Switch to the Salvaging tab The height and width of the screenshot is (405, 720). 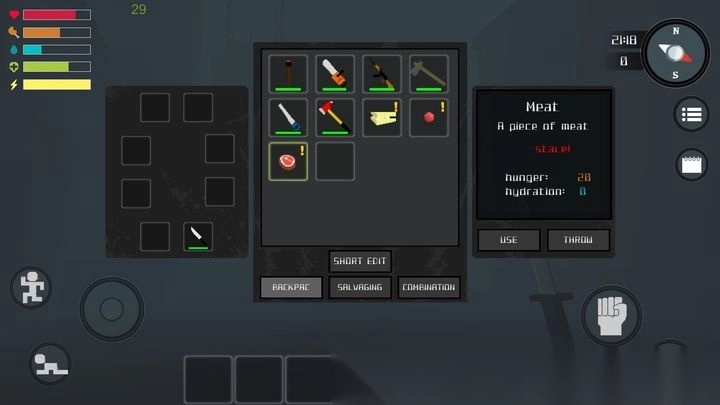(x=360, y=287)
